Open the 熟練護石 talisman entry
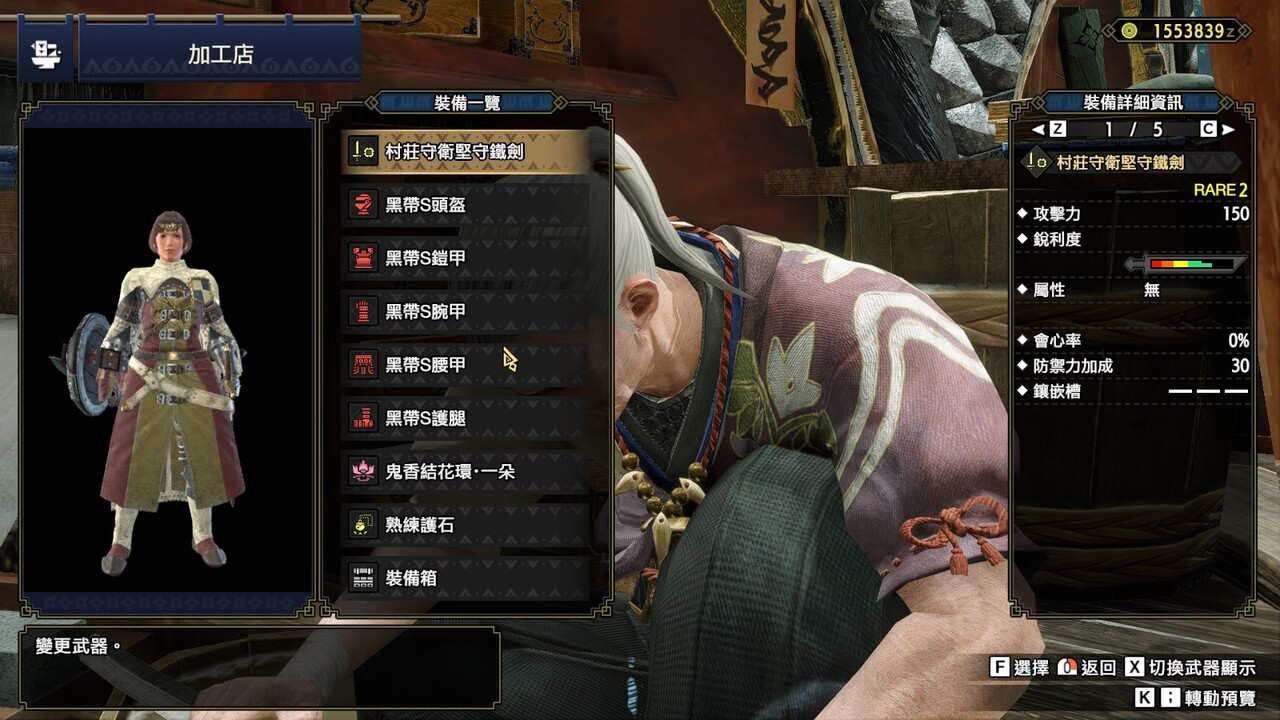 [x=465, y=525]
